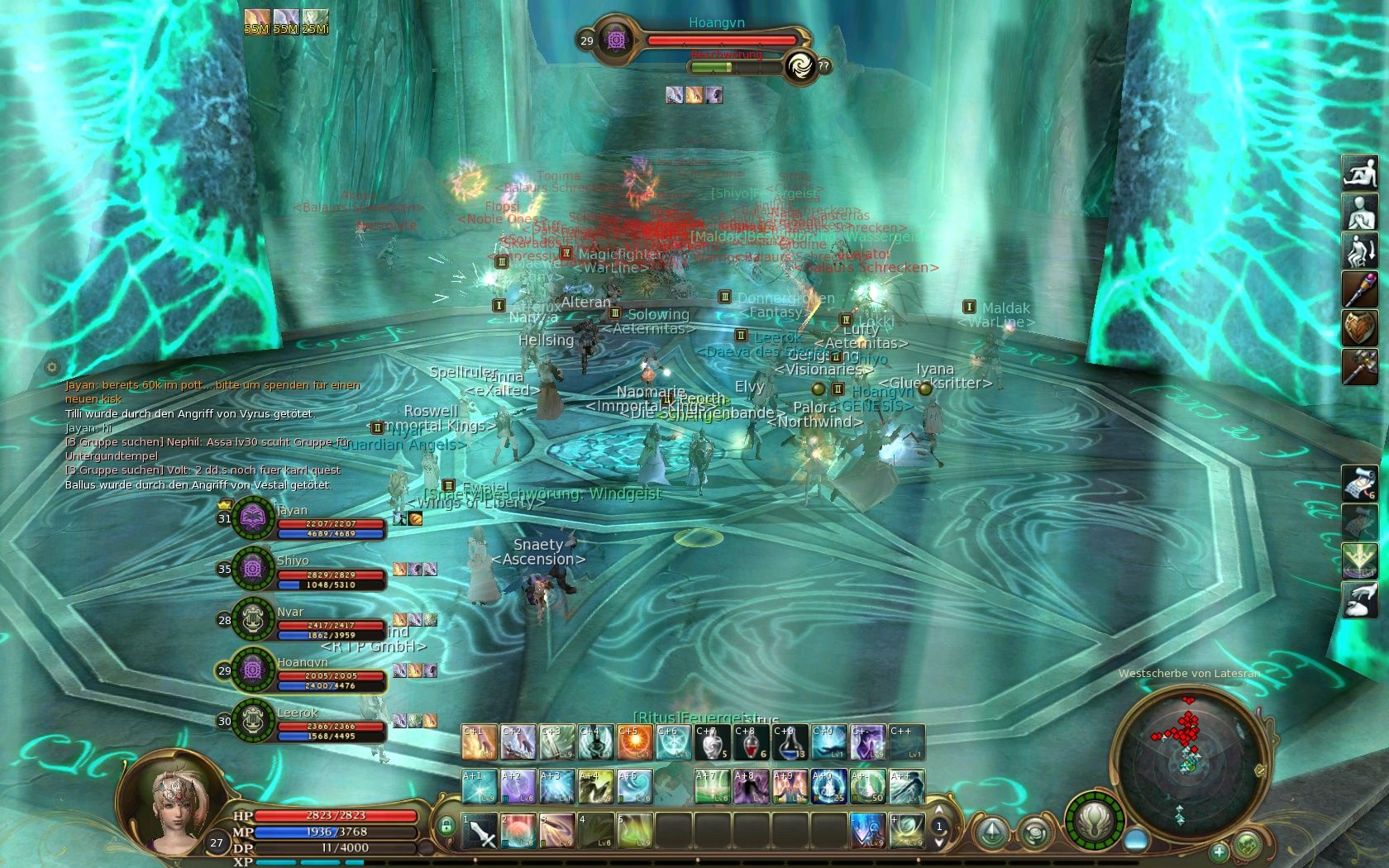1389x868 pixels.
Task: Select the jeweled staff quickslot
Action: [1359, 289]
